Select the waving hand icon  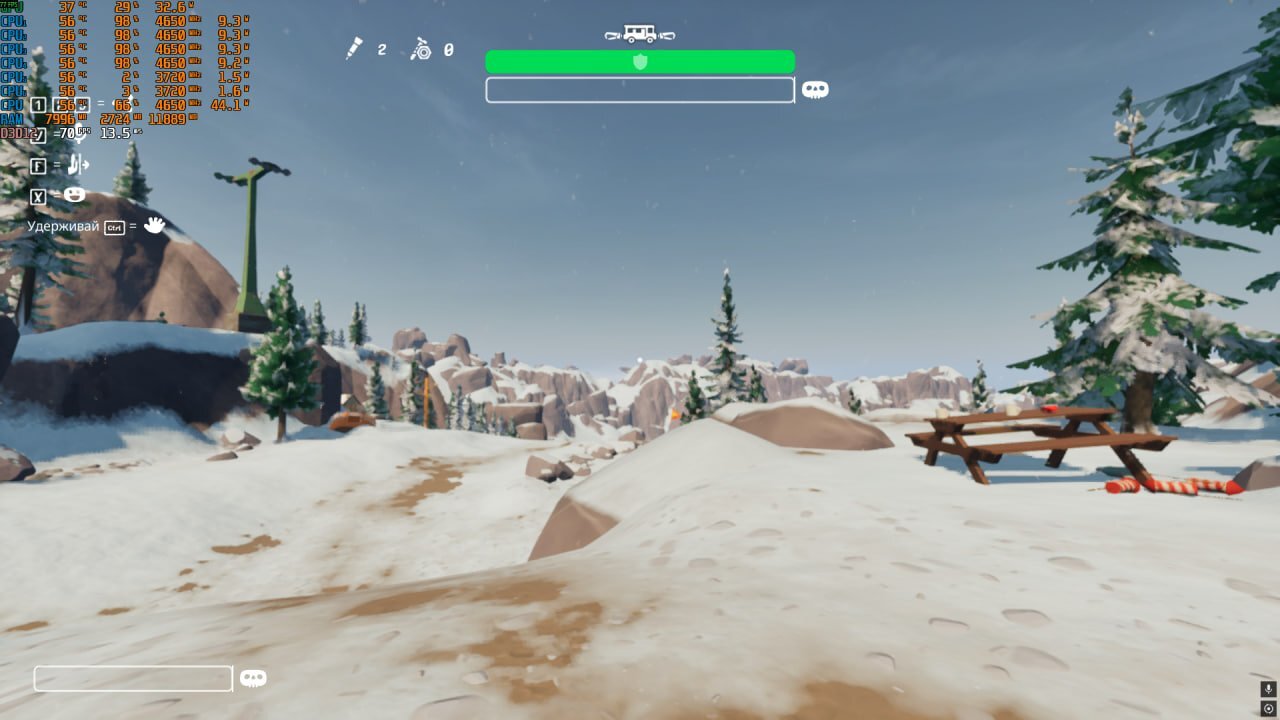(154, 225)
